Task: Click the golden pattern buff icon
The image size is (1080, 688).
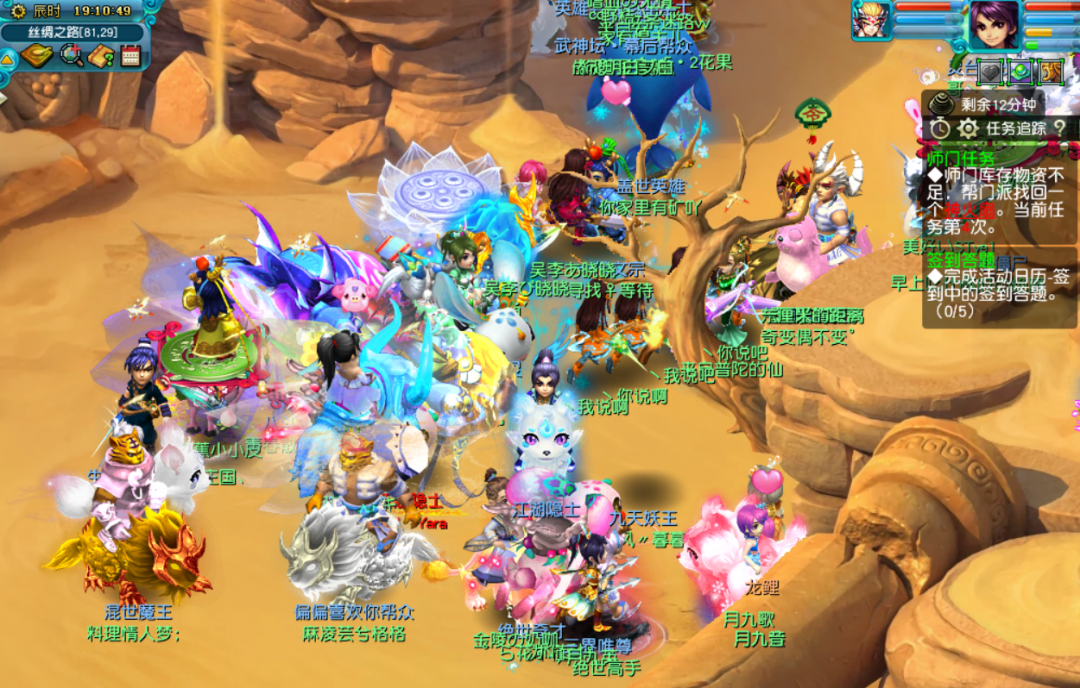Action: point(1050,72)
